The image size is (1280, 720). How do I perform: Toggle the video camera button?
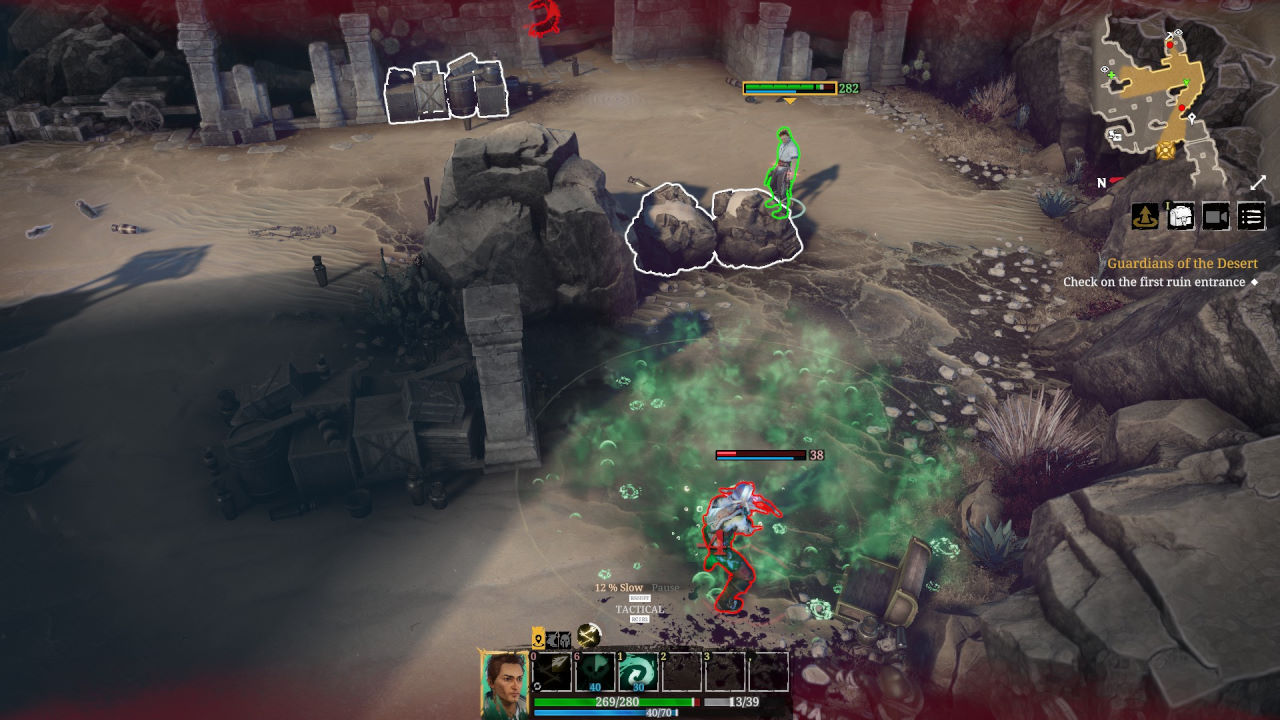point(1216,216)
